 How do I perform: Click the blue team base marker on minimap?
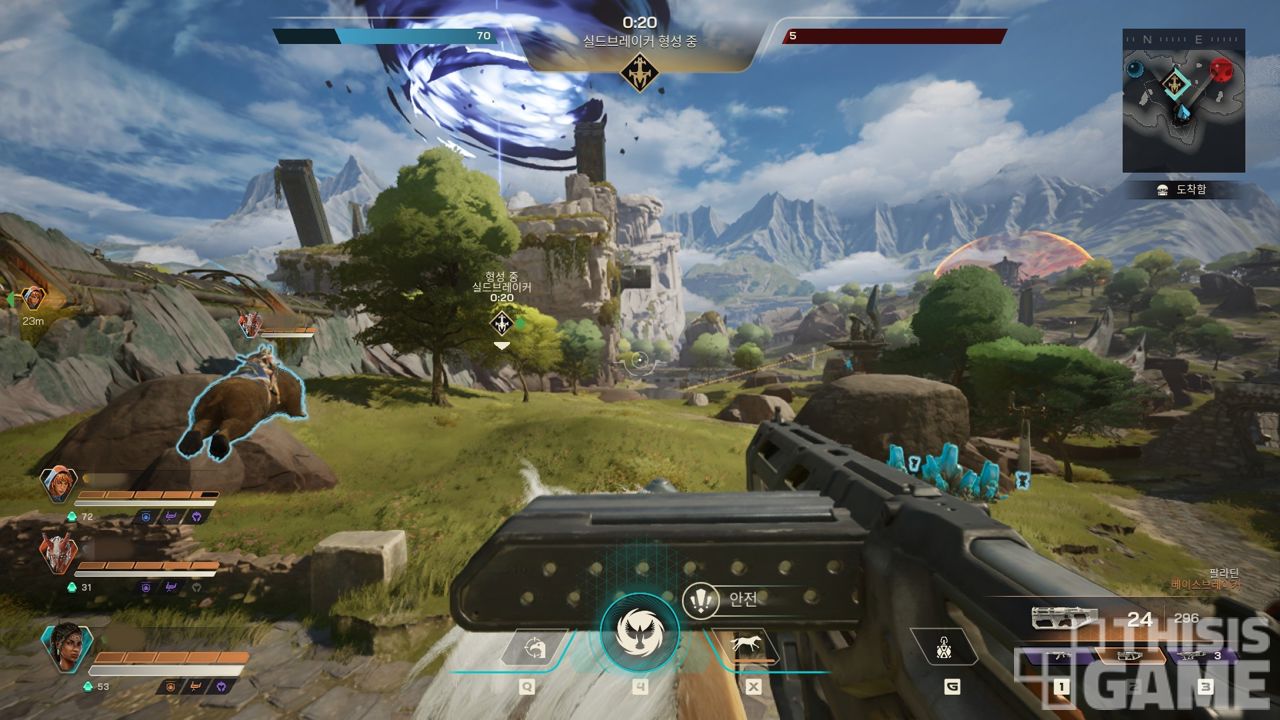(1136, 69)
